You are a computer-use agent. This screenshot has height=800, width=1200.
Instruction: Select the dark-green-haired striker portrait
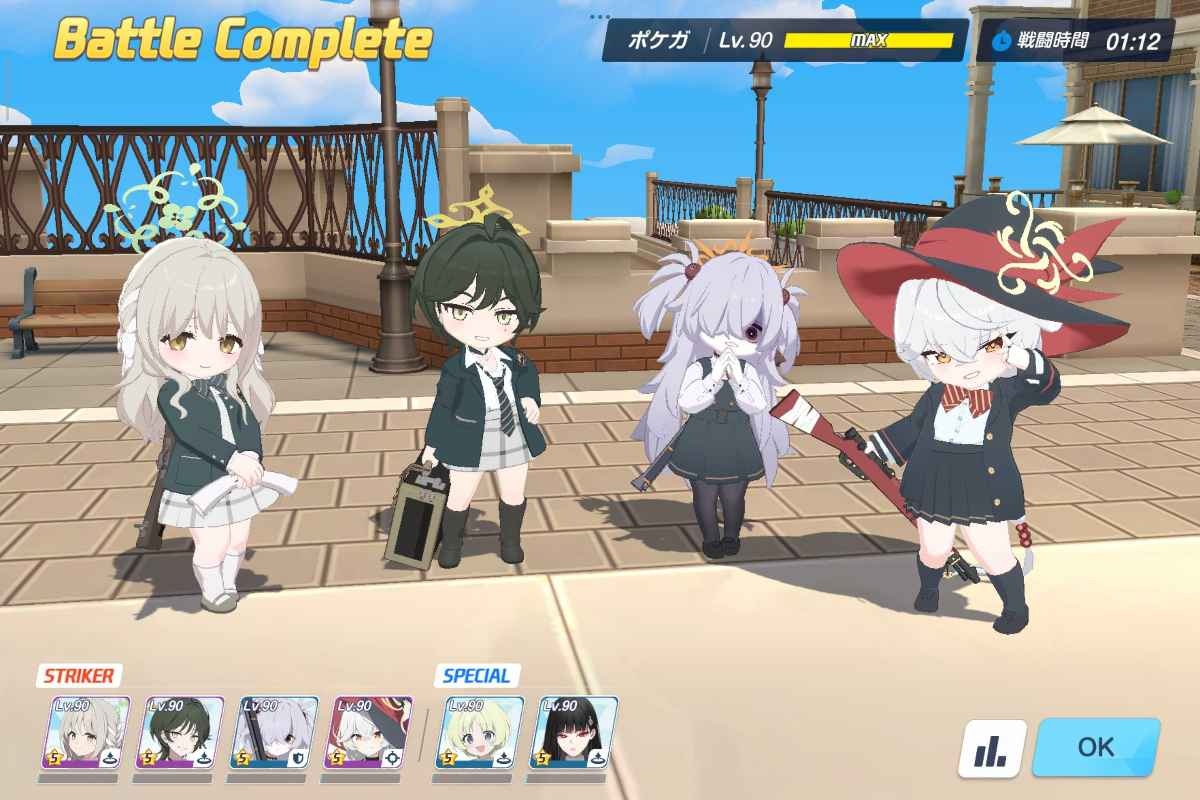(x=180, y=733)
